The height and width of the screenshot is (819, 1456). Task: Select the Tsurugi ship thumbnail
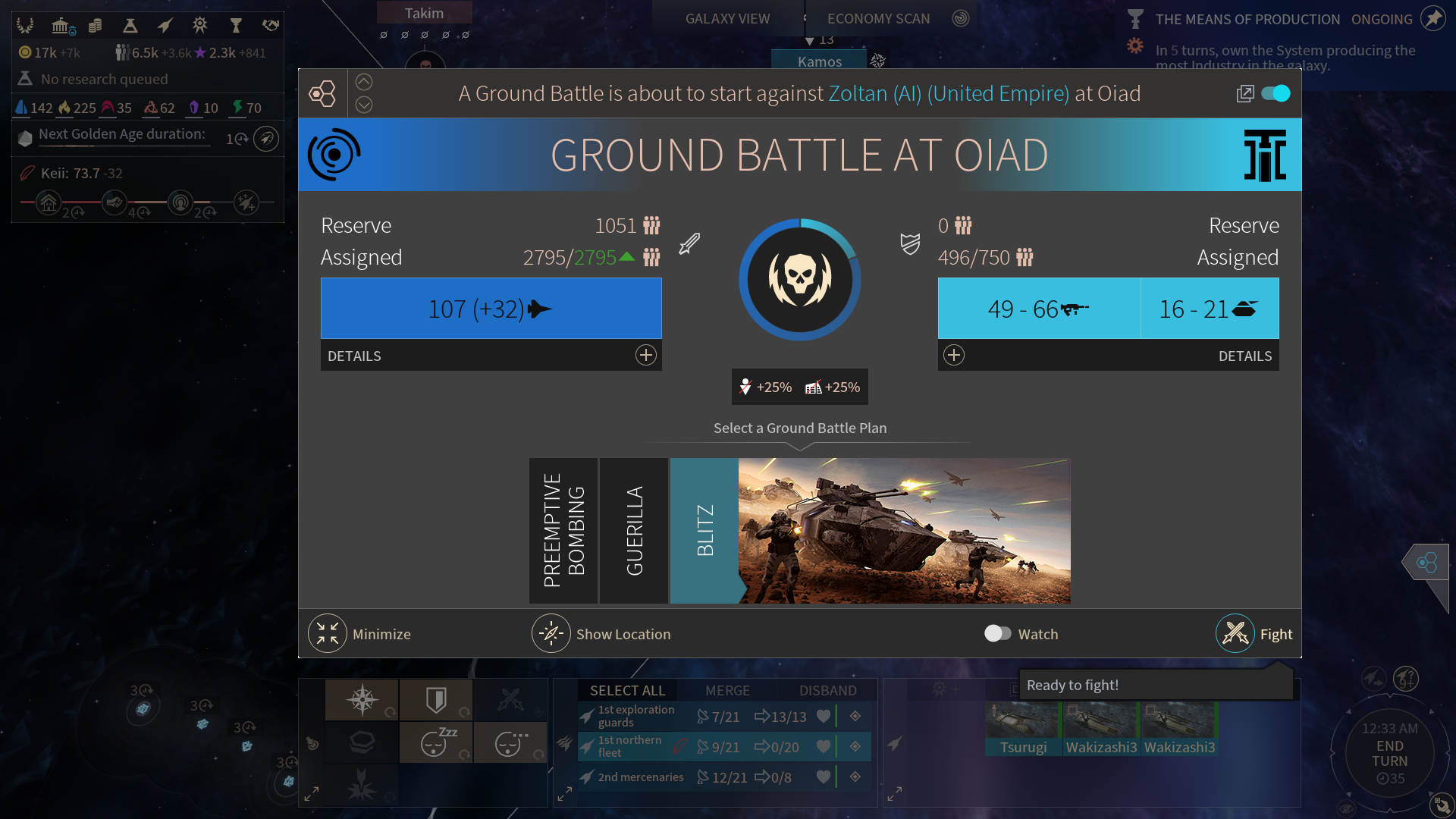pyautogui.click(x=1023, y=729)
